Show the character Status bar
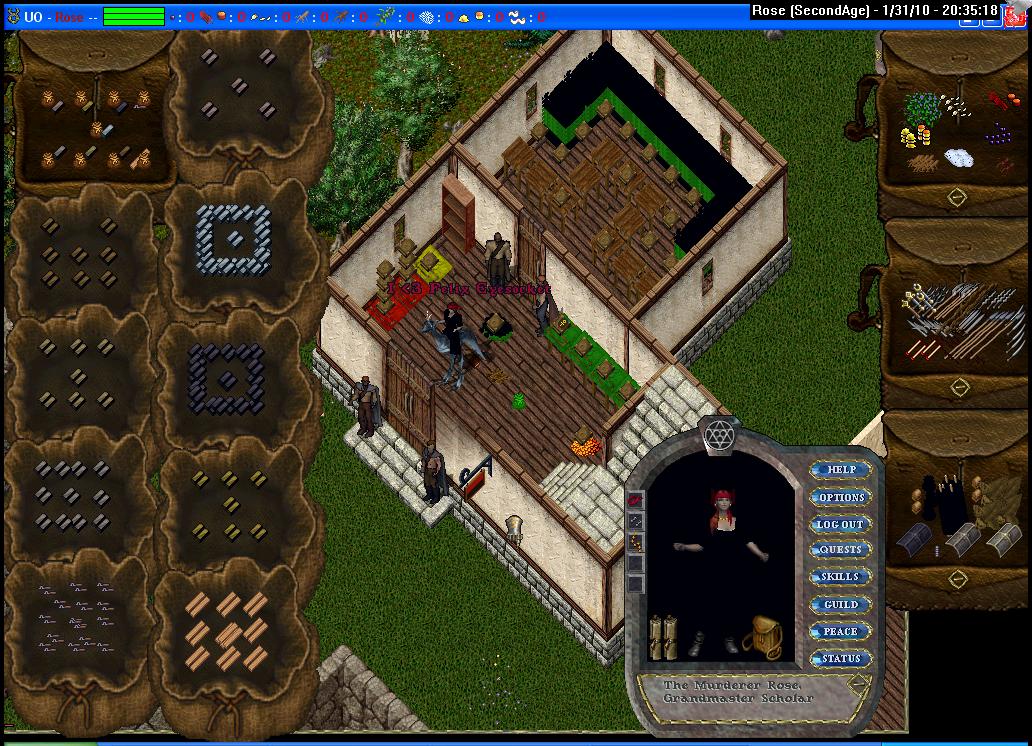 point(841,658)
